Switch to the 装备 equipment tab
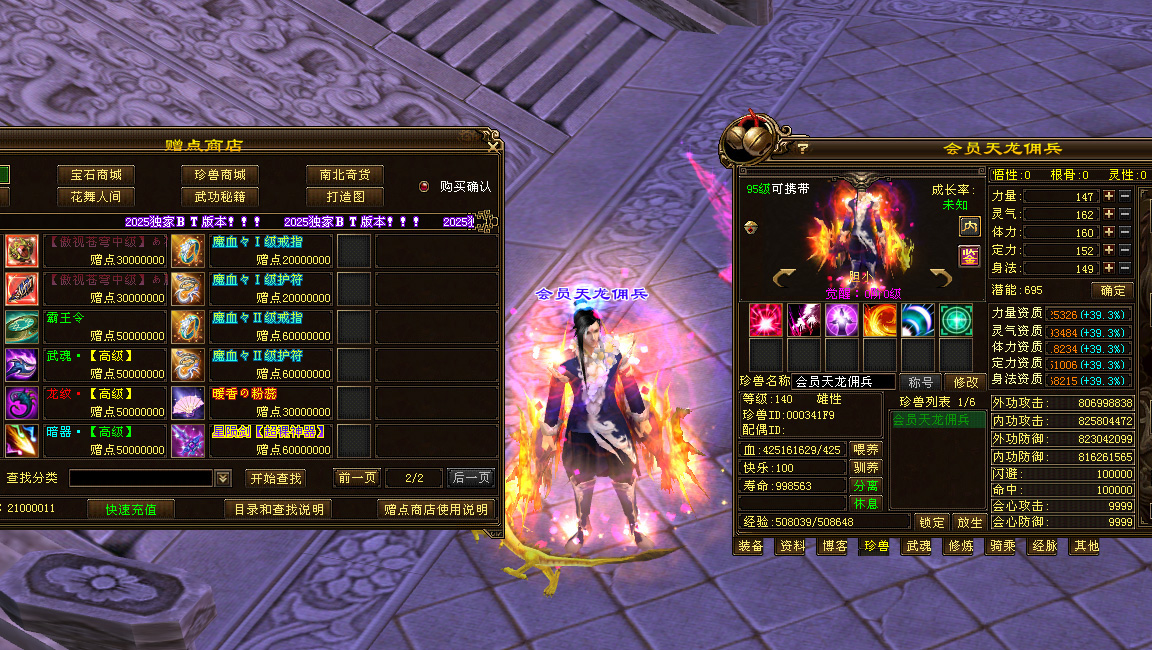 (x=750, y=546)
